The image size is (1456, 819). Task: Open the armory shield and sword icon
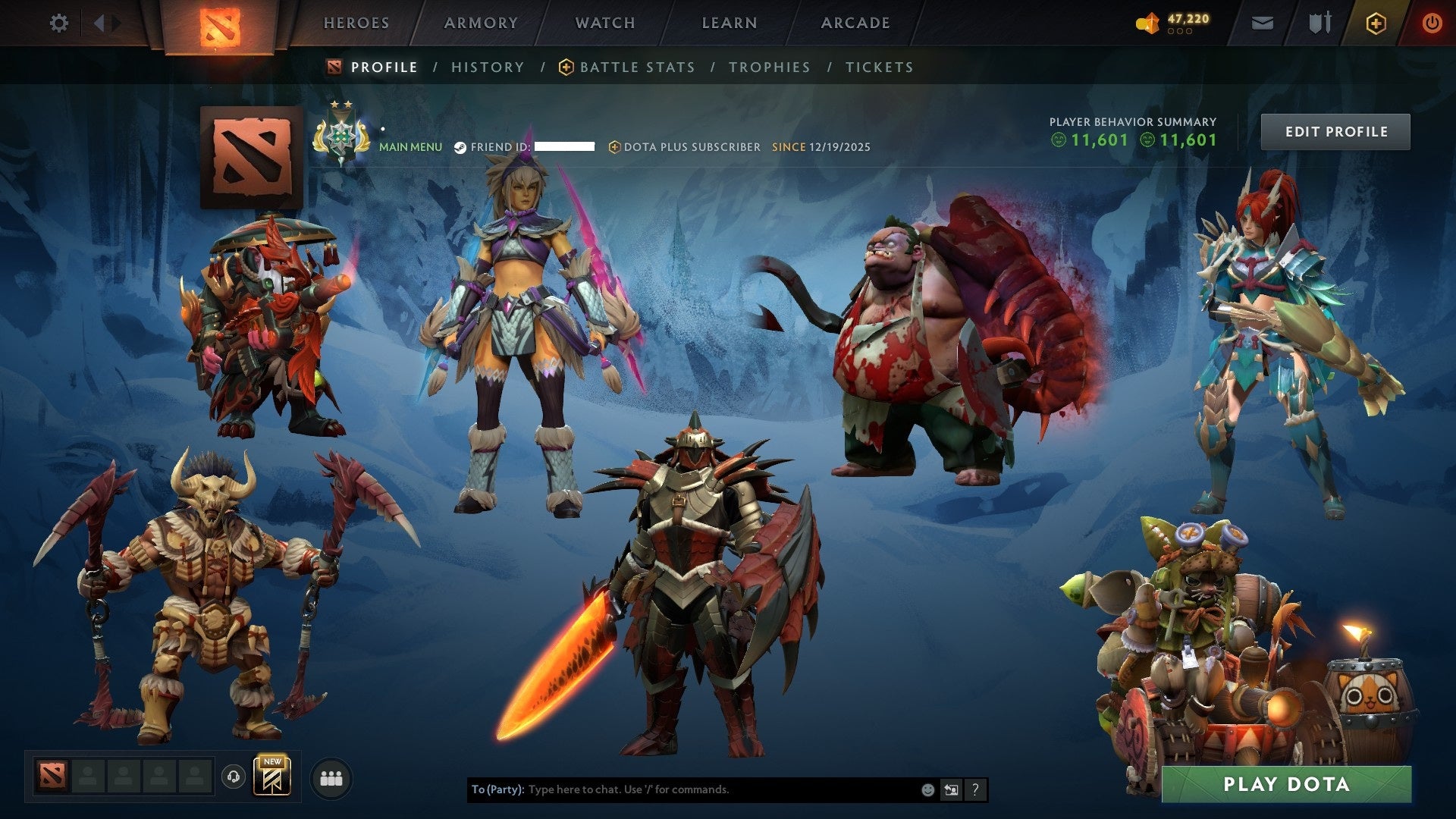(x=1318, y=22)
